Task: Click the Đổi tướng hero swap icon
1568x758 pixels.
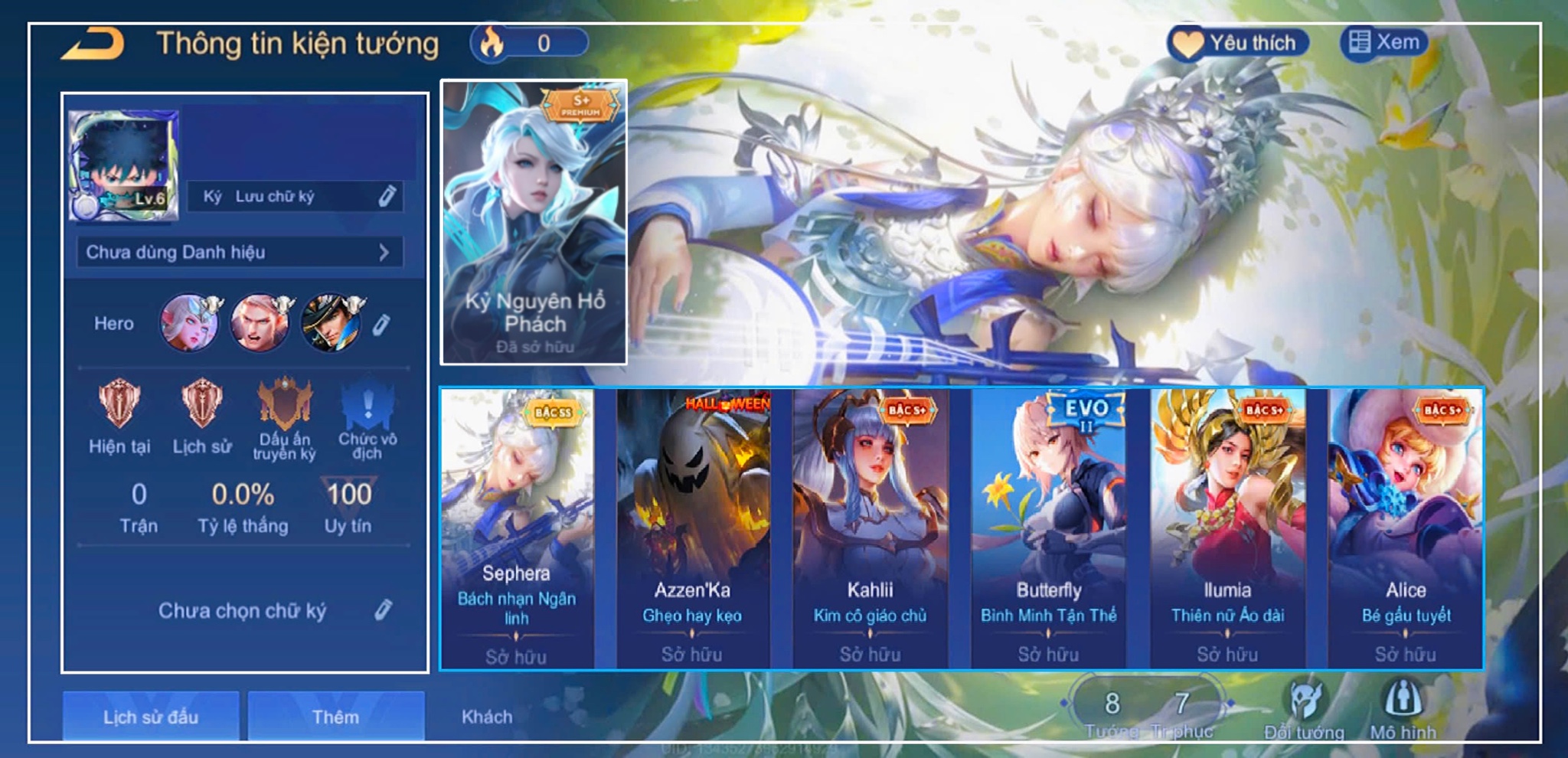Action: [1305, 708]
